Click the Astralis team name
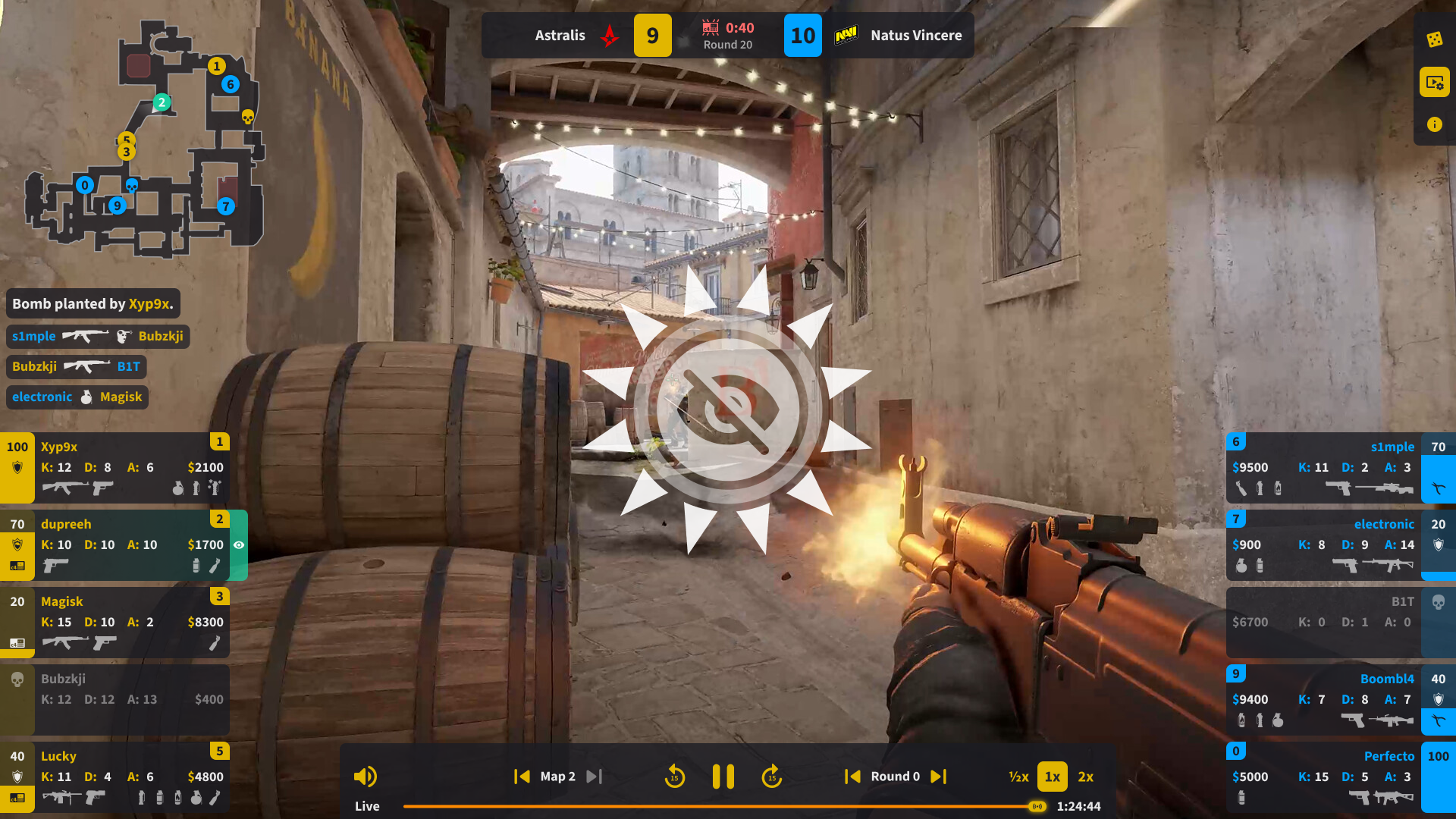 (560, 35)
